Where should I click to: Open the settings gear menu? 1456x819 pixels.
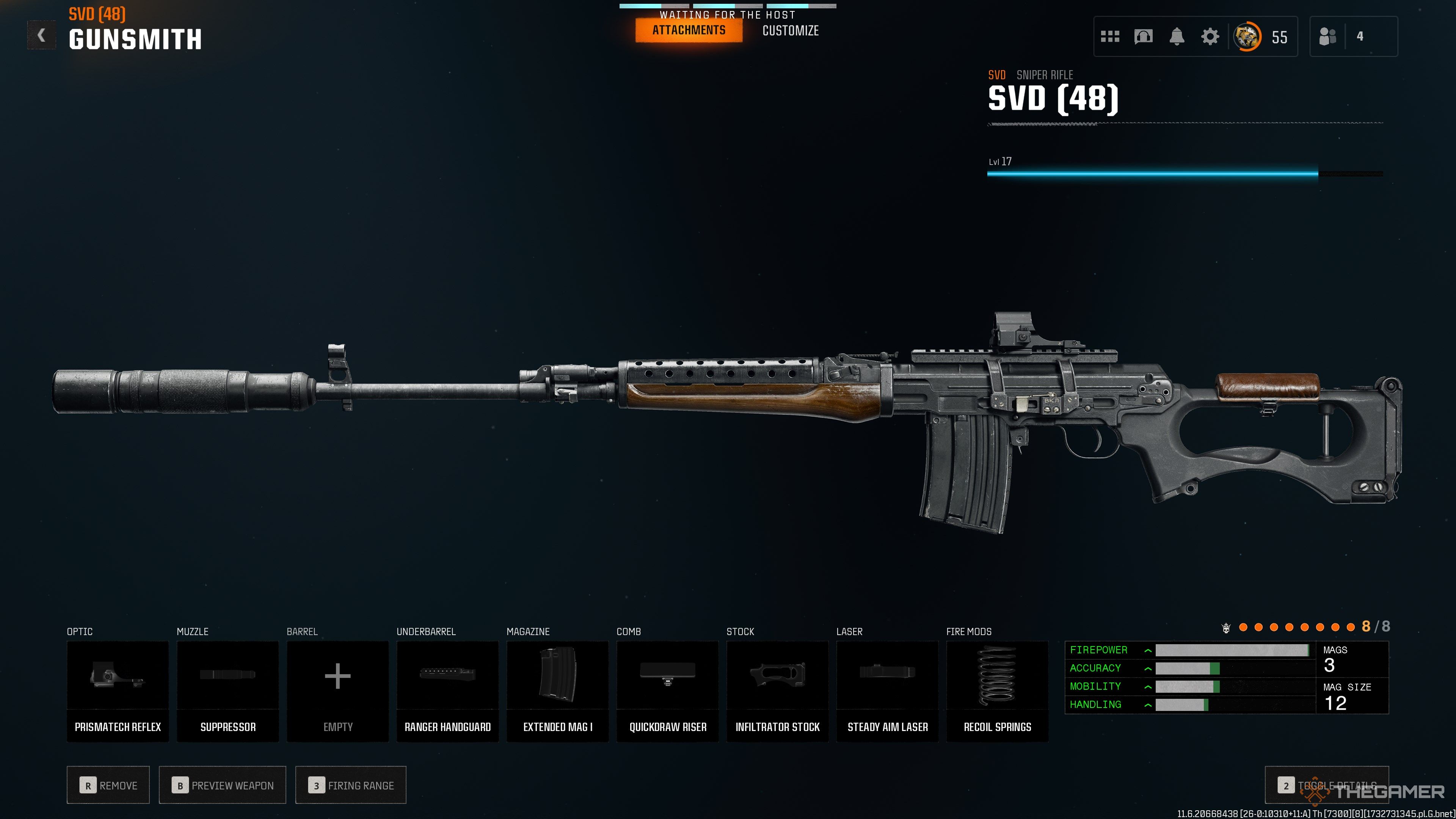1210,36
